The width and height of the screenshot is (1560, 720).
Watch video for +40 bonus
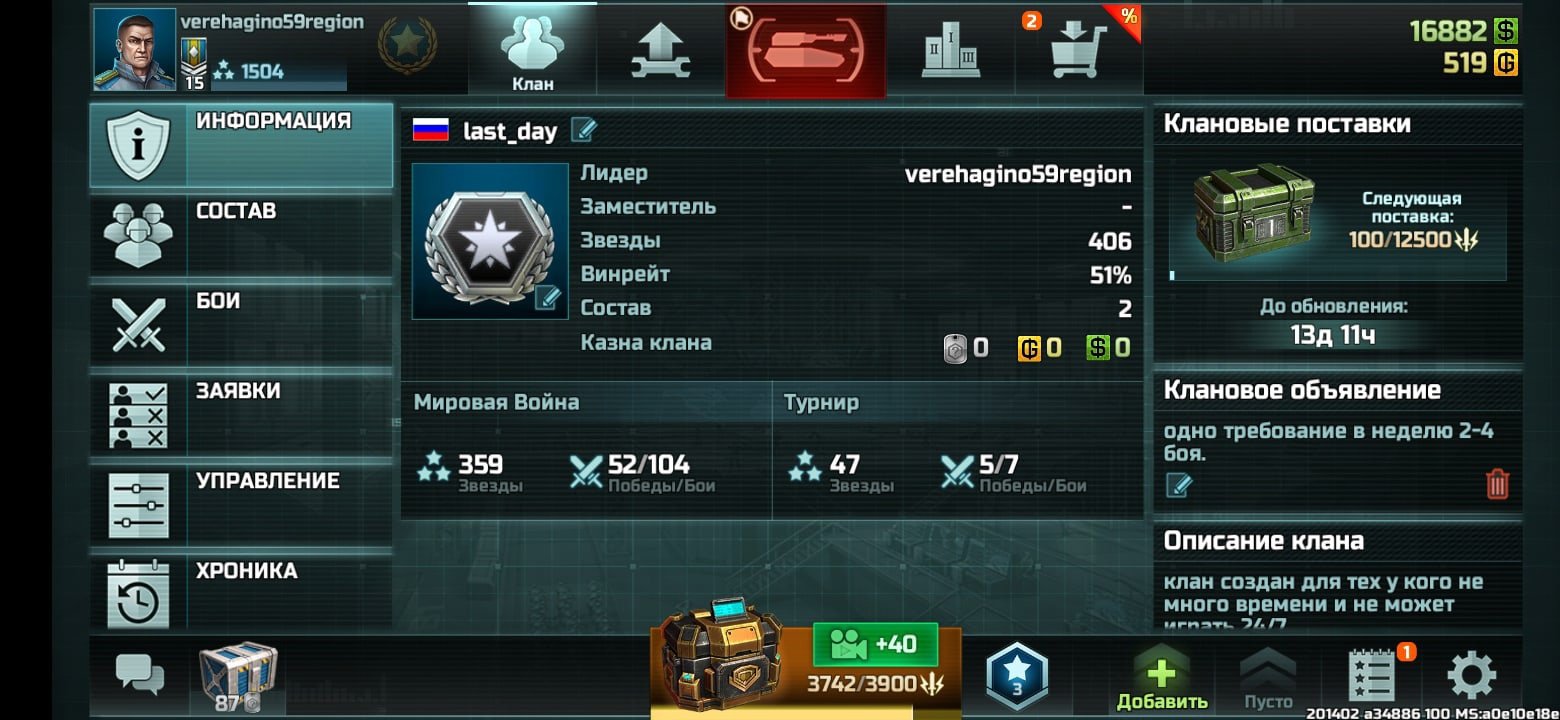tap(875, 645)
